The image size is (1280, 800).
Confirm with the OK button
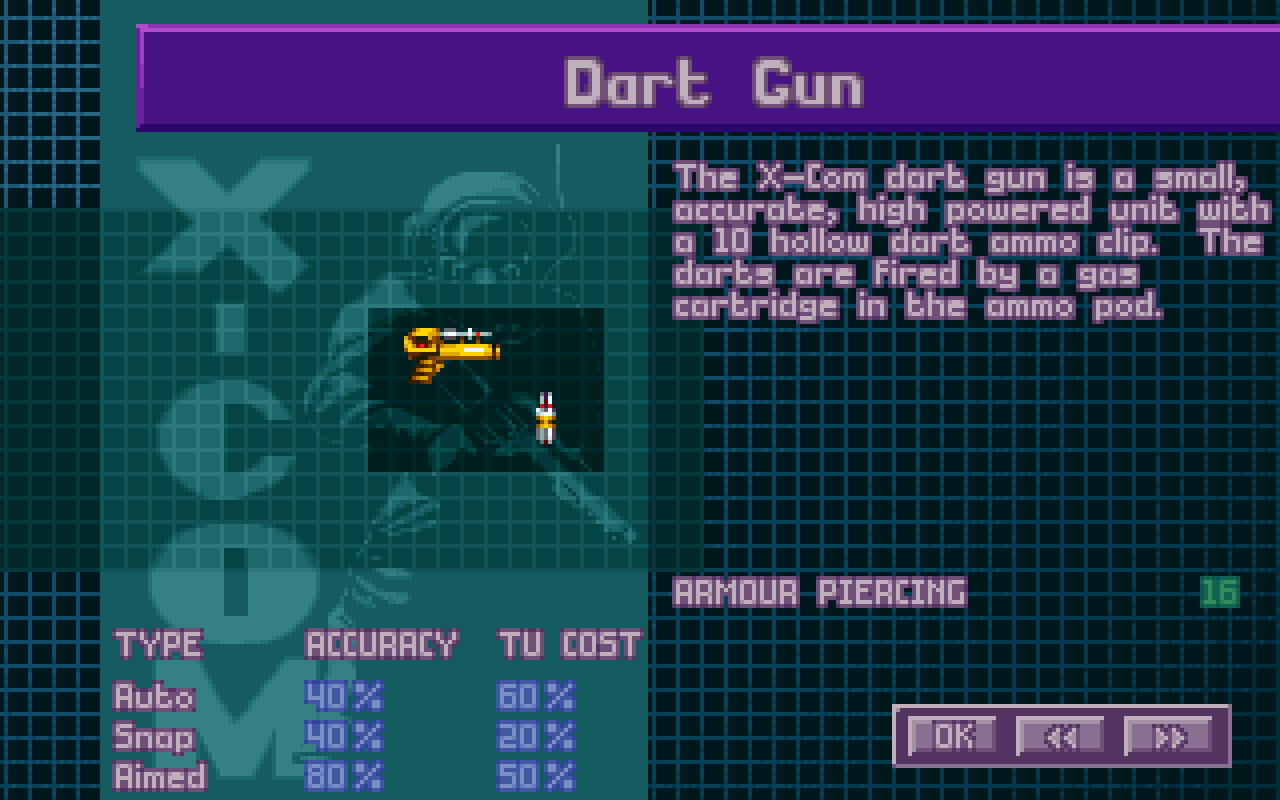(952, 736)
